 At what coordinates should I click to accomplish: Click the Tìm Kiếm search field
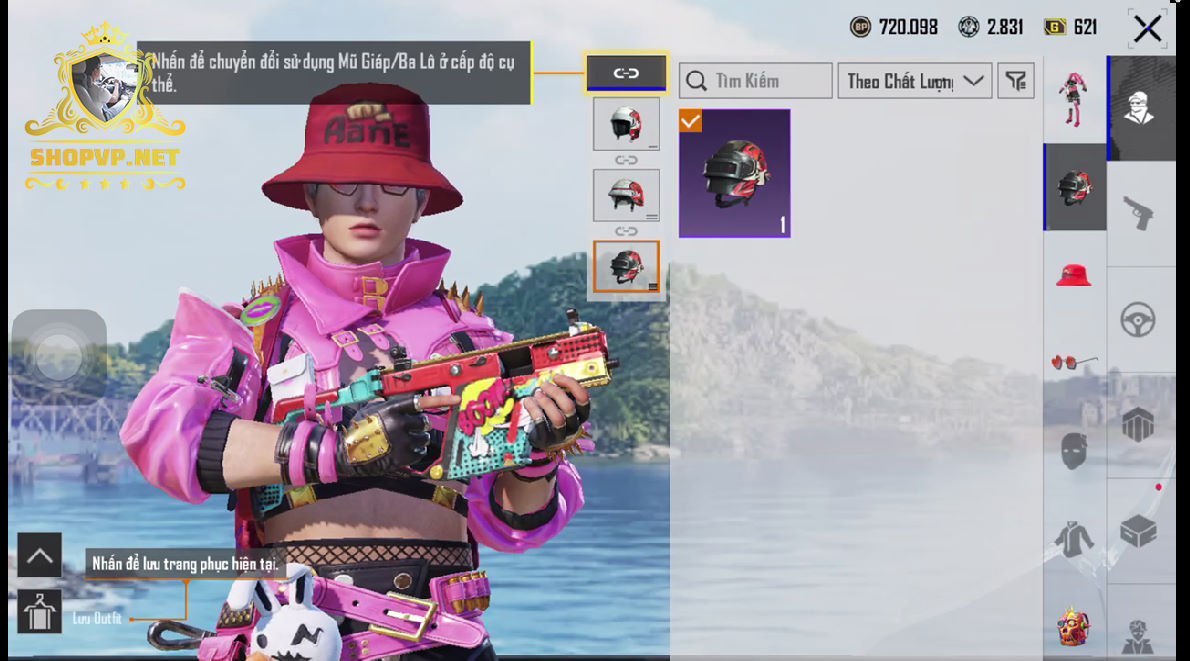pyautogui.click(x=756, y=81)
